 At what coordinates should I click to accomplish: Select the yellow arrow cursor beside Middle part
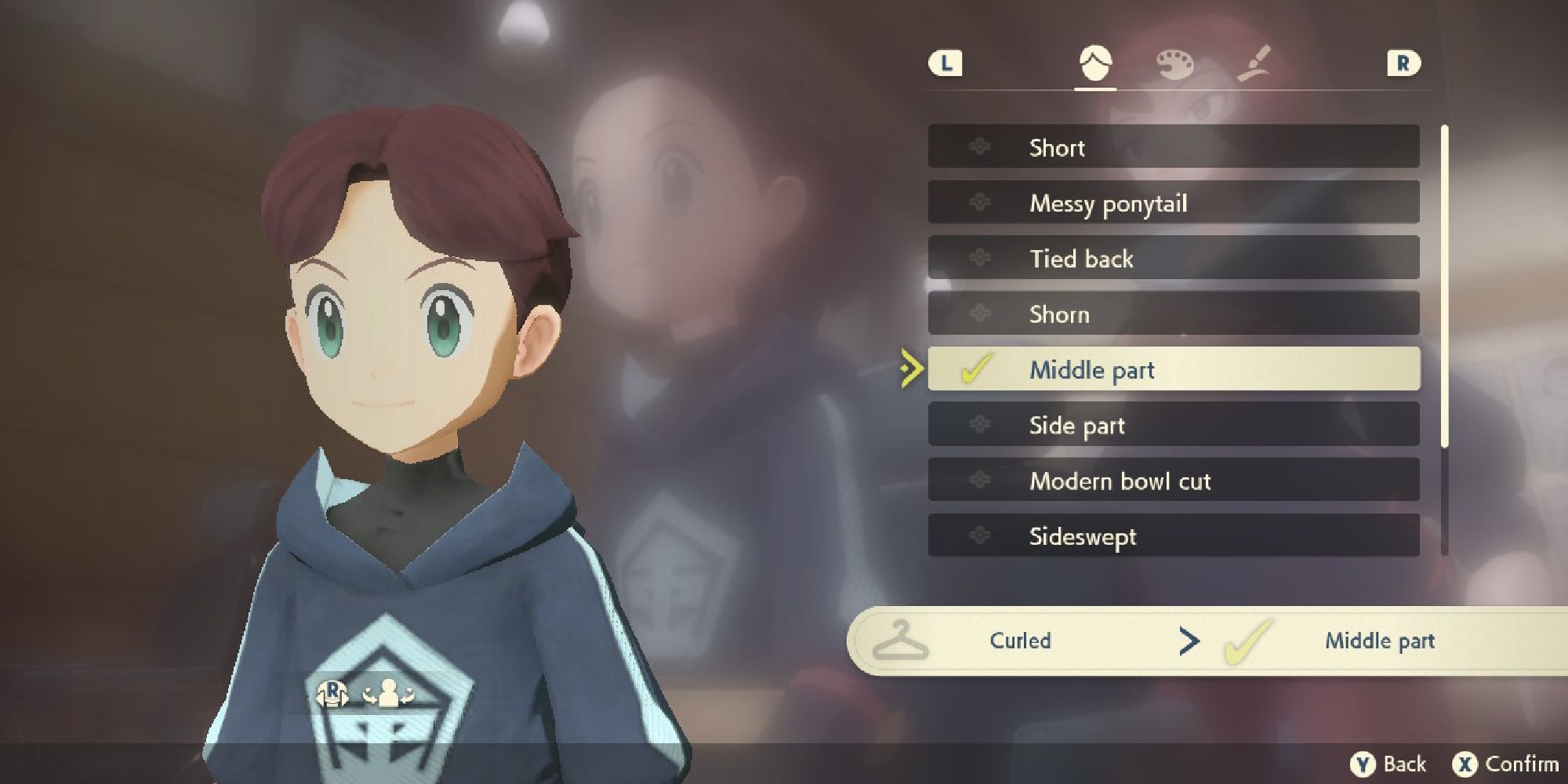pos(911,370)
